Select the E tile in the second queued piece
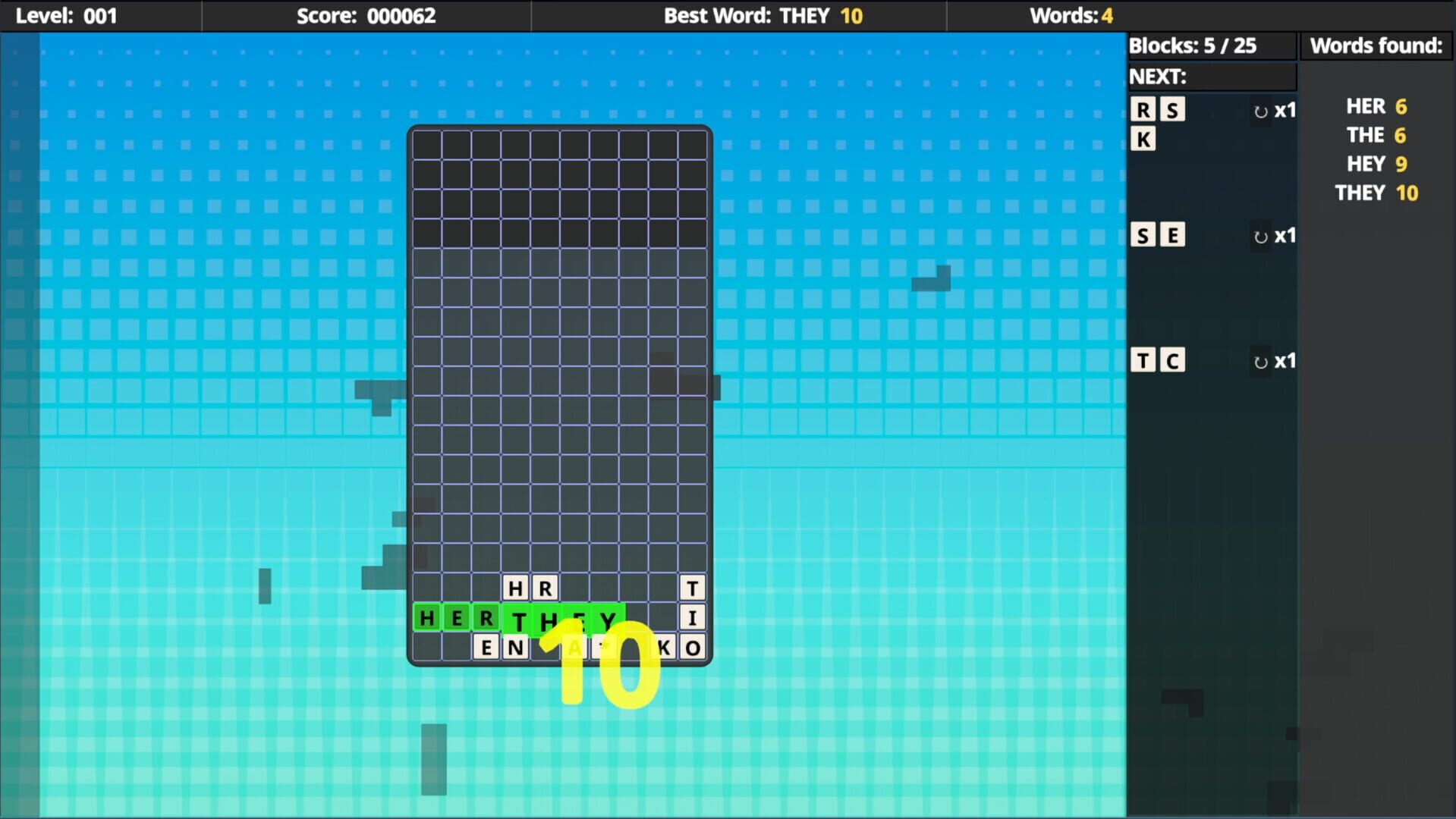This screenshot has height=819, width=1456. 1172,234
